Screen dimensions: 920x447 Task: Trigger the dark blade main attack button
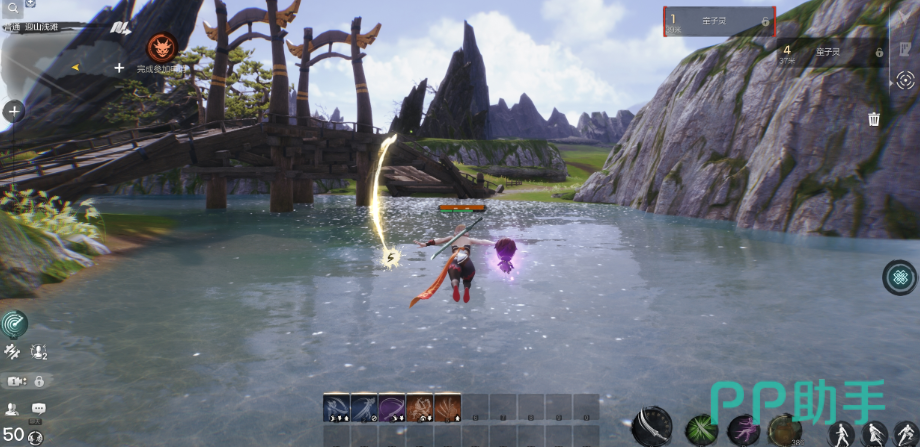(x=652, y=427)
